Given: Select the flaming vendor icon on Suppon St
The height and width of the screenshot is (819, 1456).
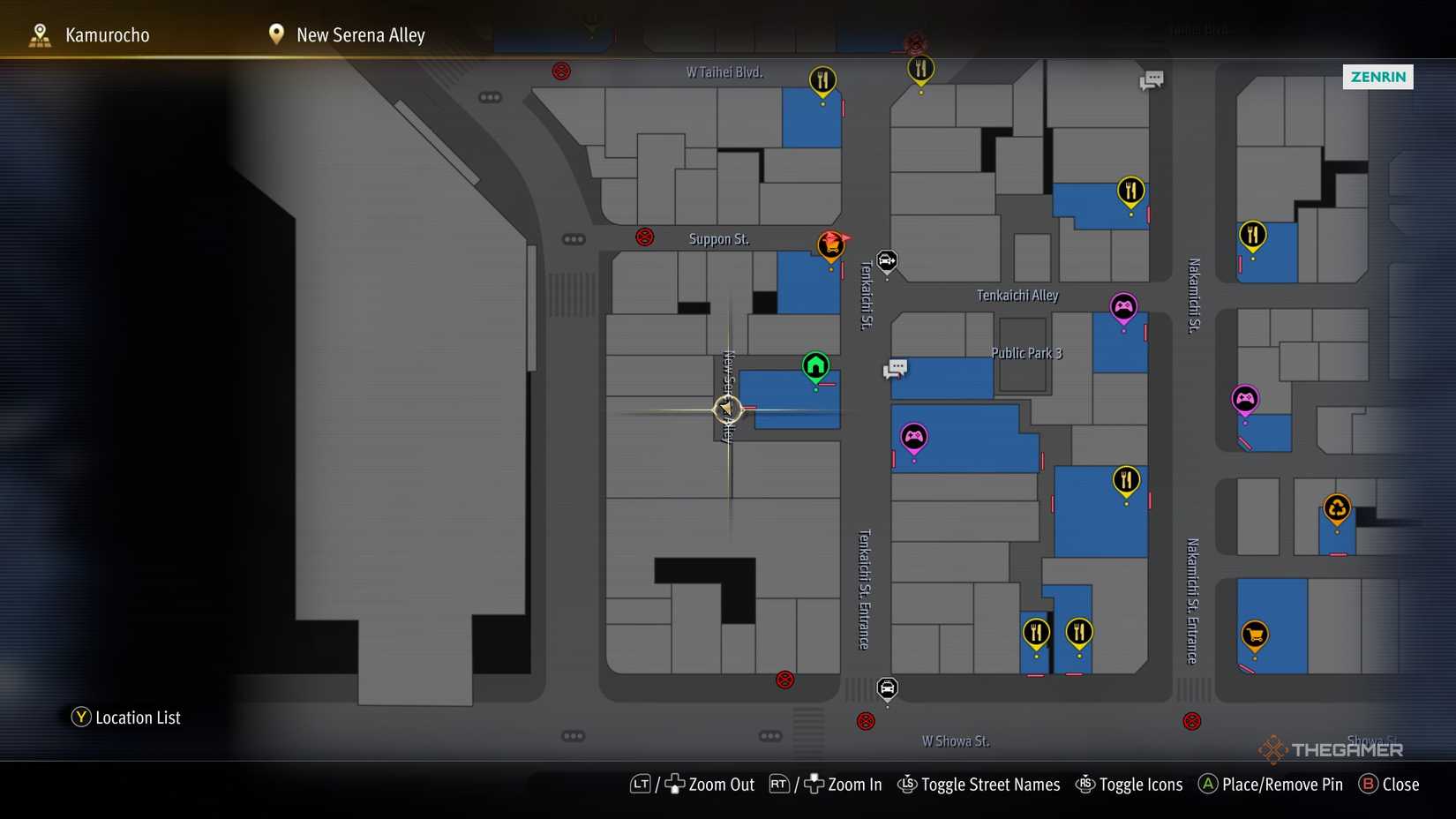Looking at the screenshot, I should click(829, 245).
